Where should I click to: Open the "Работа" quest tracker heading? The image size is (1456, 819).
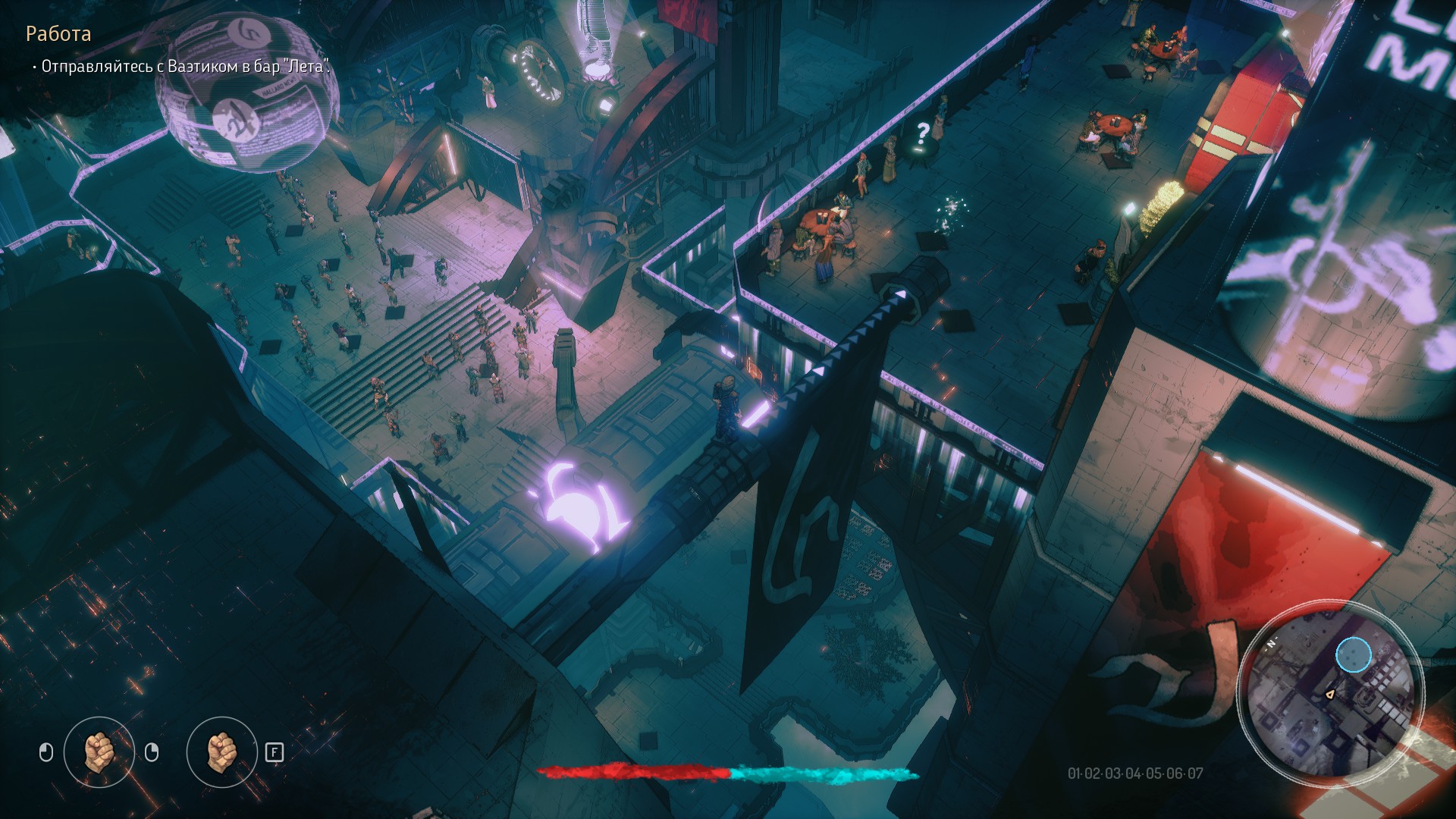[58, 34]
